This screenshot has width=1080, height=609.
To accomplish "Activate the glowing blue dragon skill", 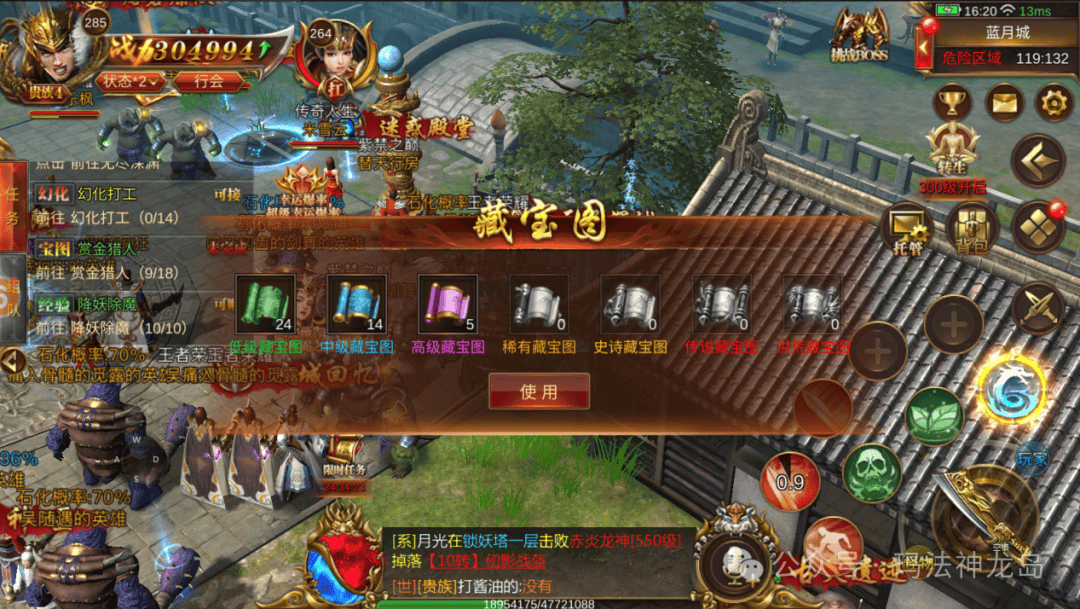I will tap(1010, 390).
